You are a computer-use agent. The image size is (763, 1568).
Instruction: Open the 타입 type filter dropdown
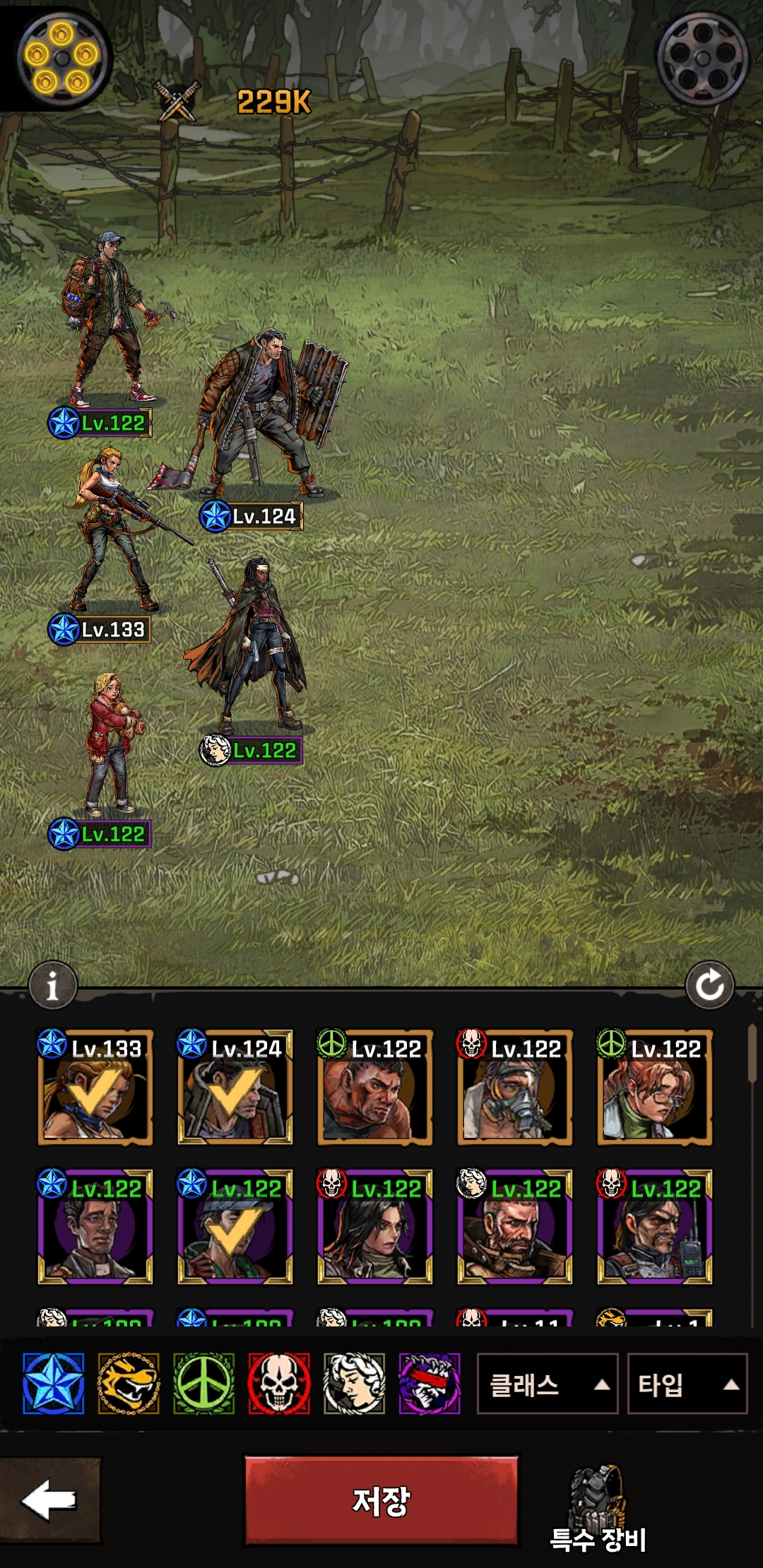(x=687, y=1384)
